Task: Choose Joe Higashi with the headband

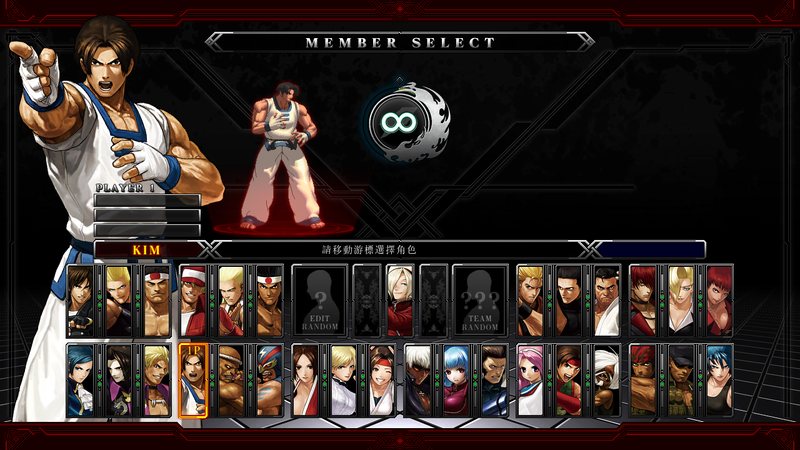Action: click(269, 301)
